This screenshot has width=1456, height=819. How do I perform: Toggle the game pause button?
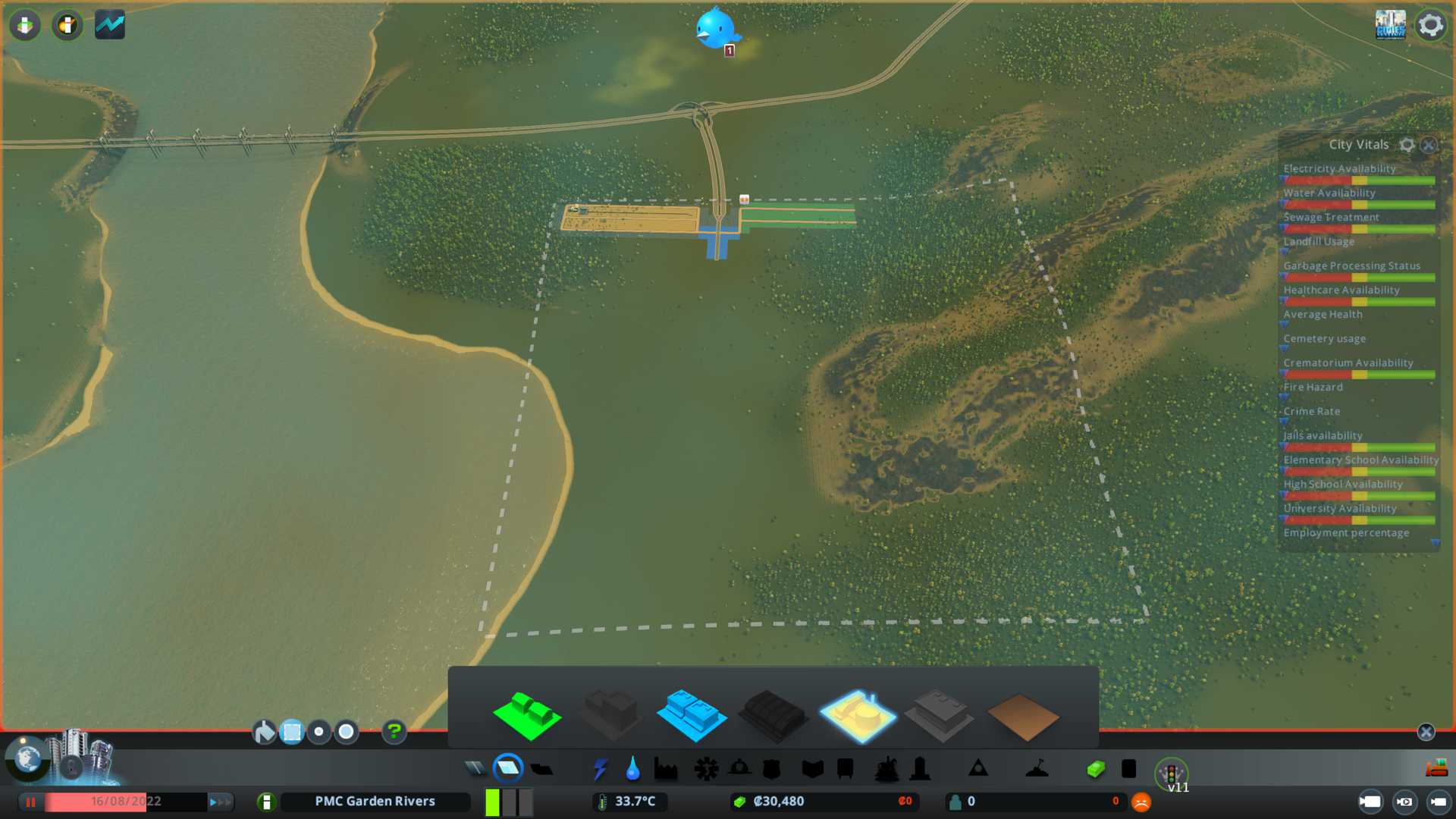coord(31,802)
